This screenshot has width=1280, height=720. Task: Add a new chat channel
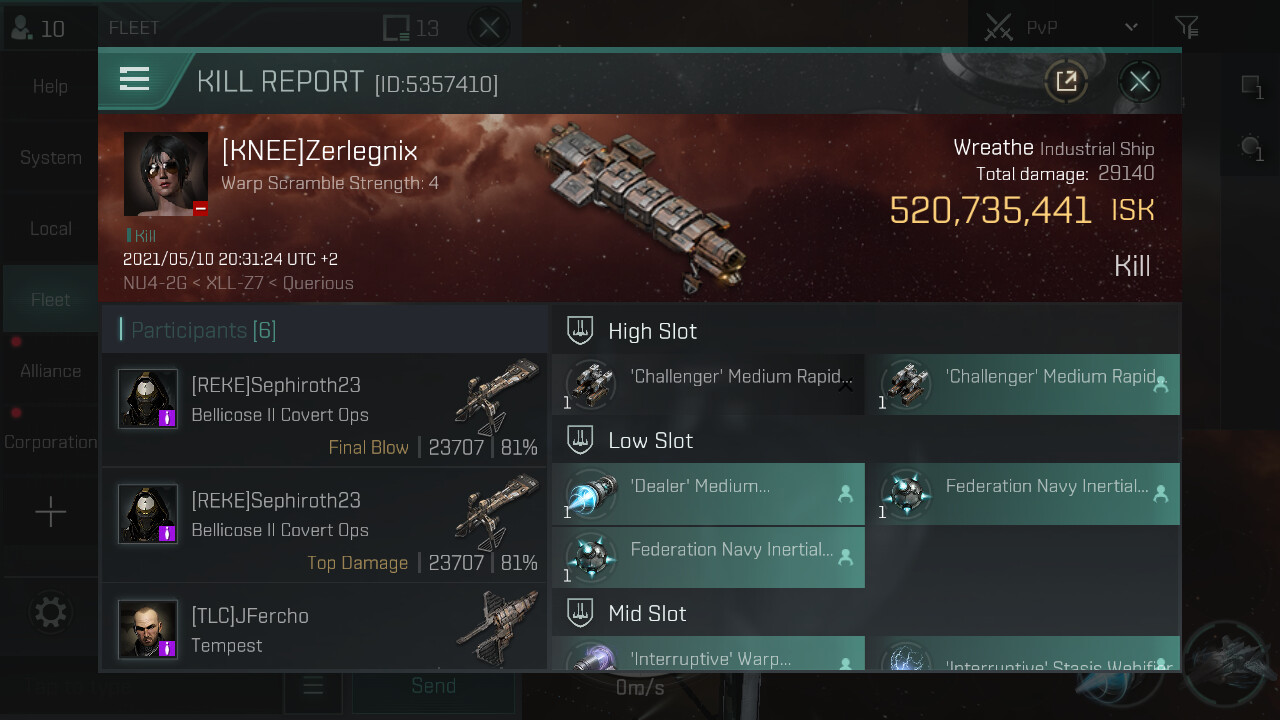(50, 513)
